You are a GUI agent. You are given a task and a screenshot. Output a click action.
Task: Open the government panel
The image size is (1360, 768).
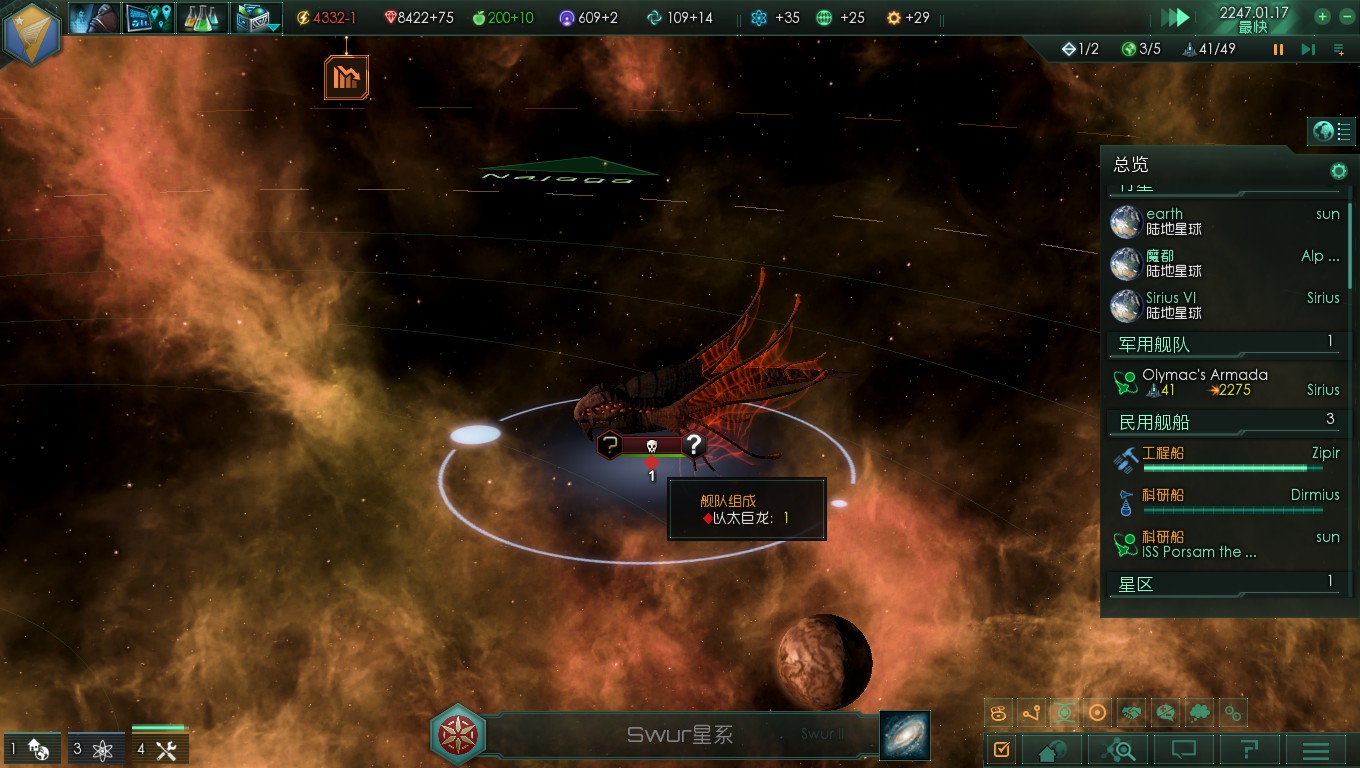tap(96, 17)
